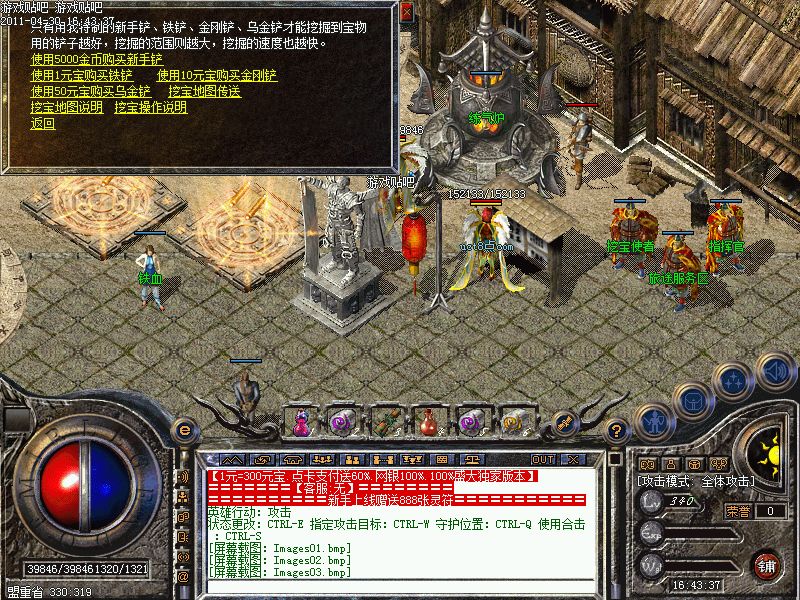Open the character figure round button

(x=653, y=418)
